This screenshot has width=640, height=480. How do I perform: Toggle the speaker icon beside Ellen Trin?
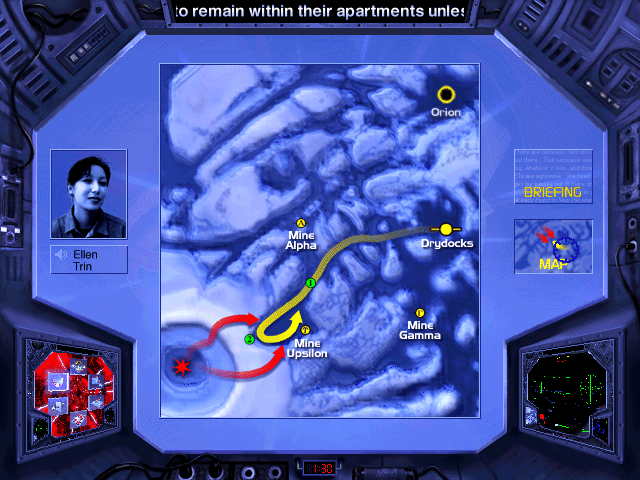[x=60, y=254]
